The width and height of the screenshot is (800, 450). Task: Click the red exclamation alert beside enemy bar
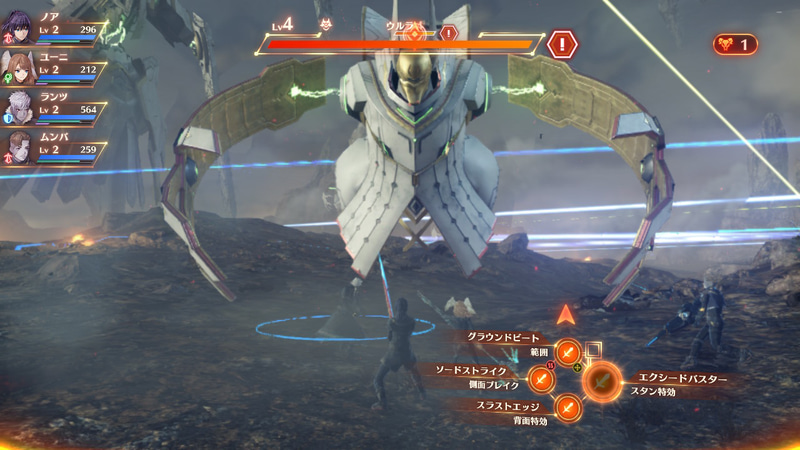[562, 44]
